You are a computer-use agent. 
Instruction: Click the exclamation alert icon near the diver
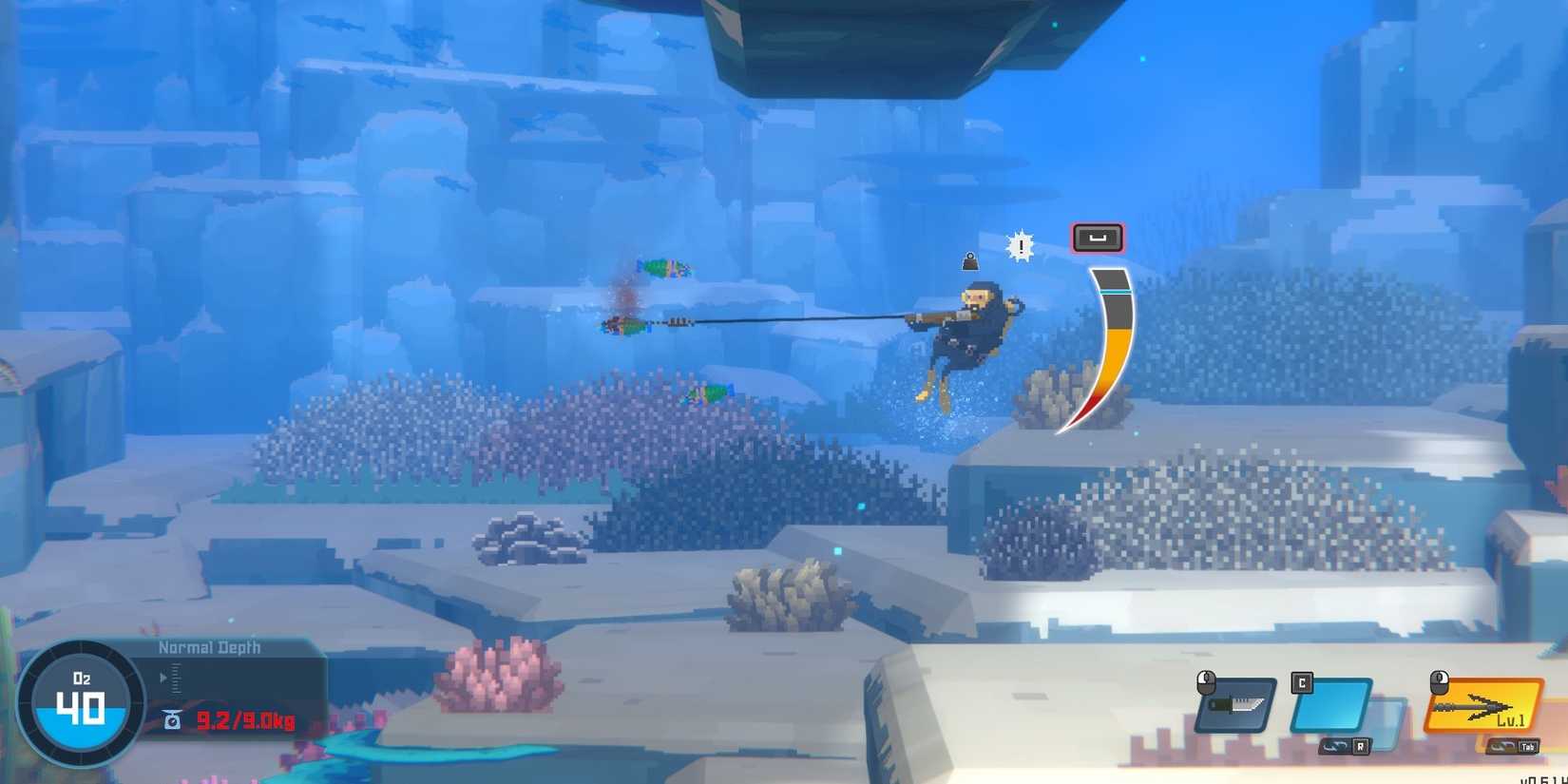coord(1020,245)
